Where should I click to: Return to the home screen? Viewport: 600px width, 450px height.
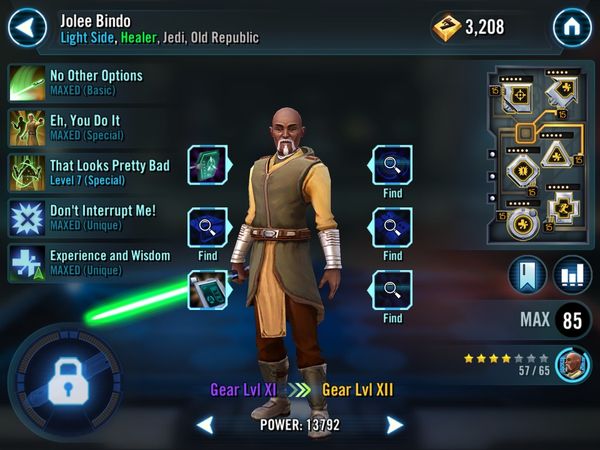pos(572,27)
